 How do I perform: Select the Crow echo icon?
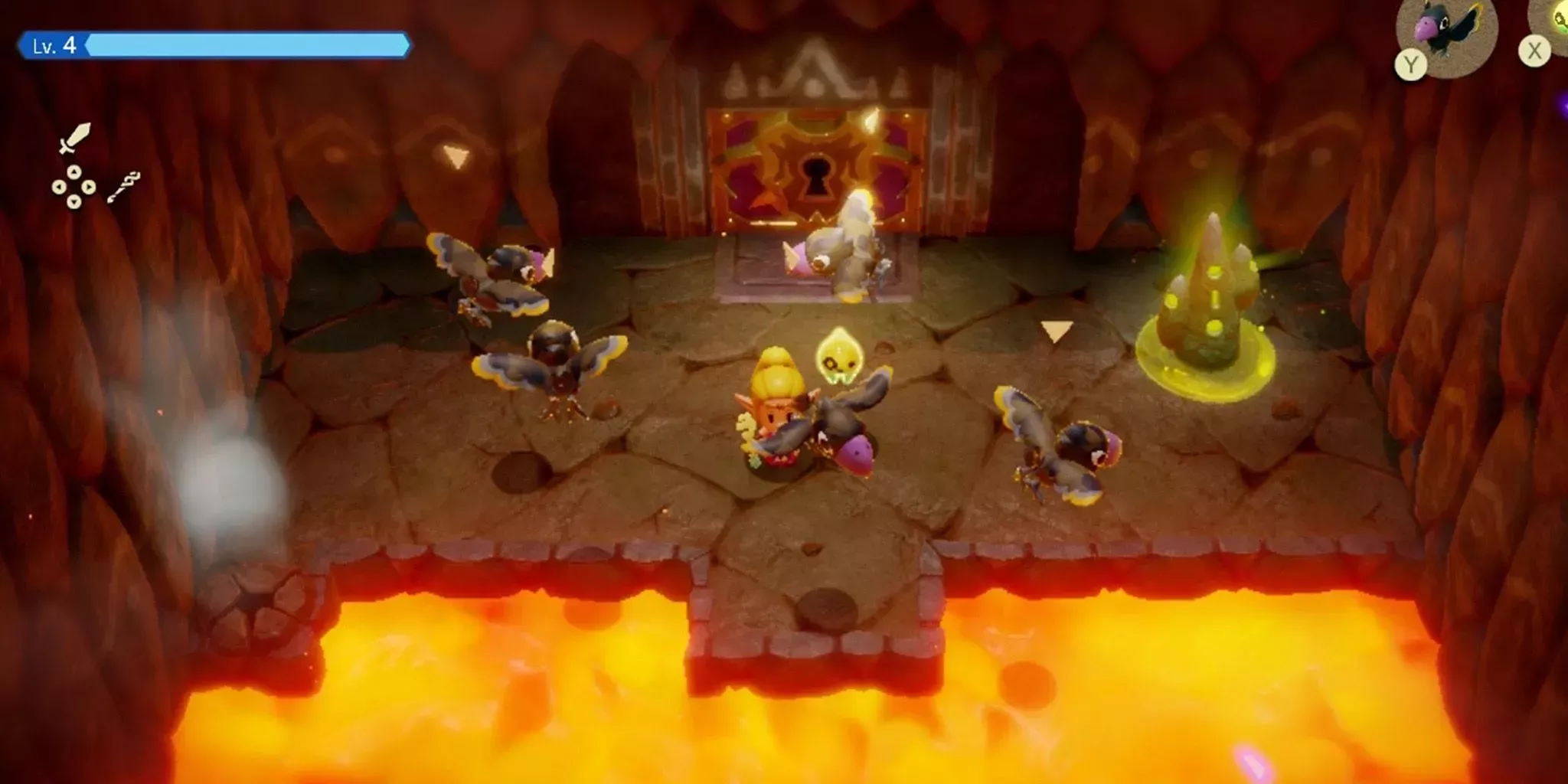coord(1446,31)
